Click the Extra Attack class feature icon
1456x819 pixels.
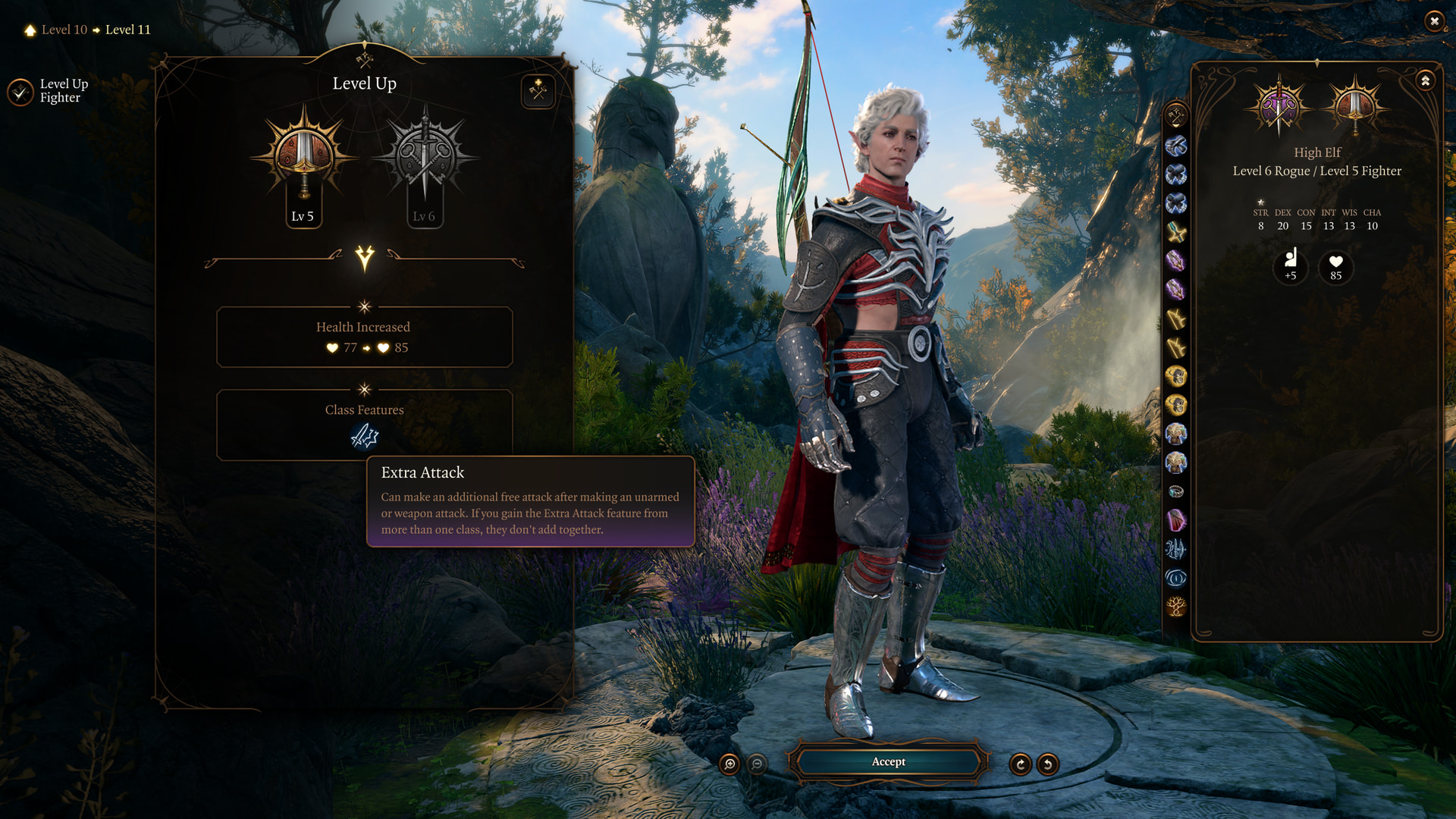tap(365, 436)
